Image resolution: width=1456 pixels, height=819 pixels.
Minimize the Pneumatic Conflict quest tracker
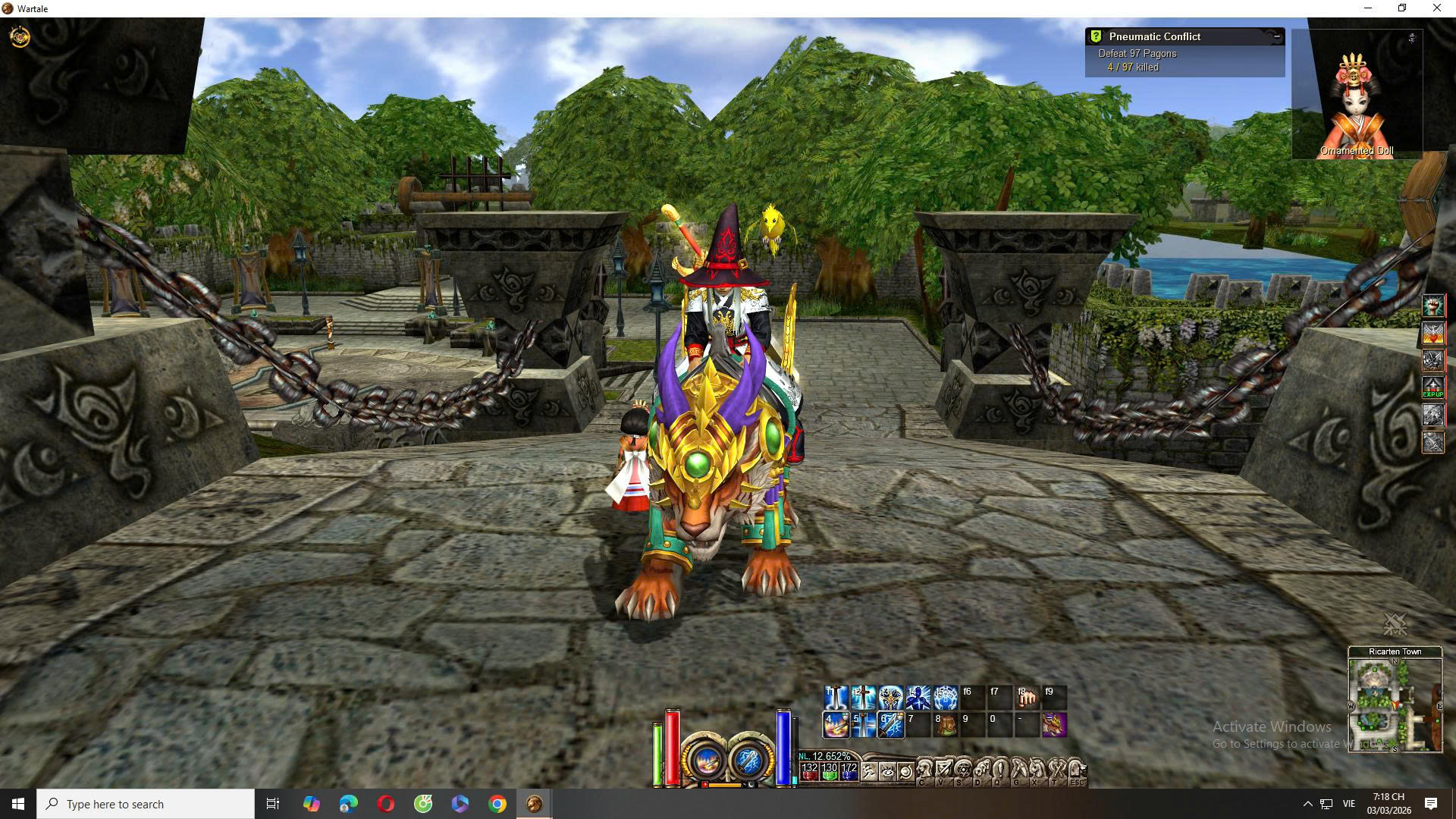pos(1276,36)
